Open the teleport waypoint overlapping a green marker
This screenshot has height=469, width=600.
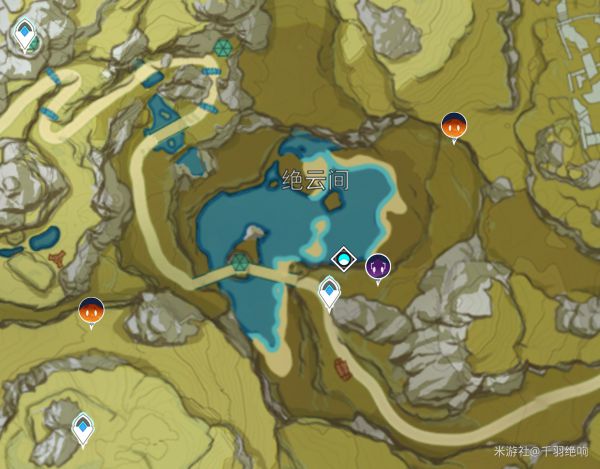pos(24,35)
